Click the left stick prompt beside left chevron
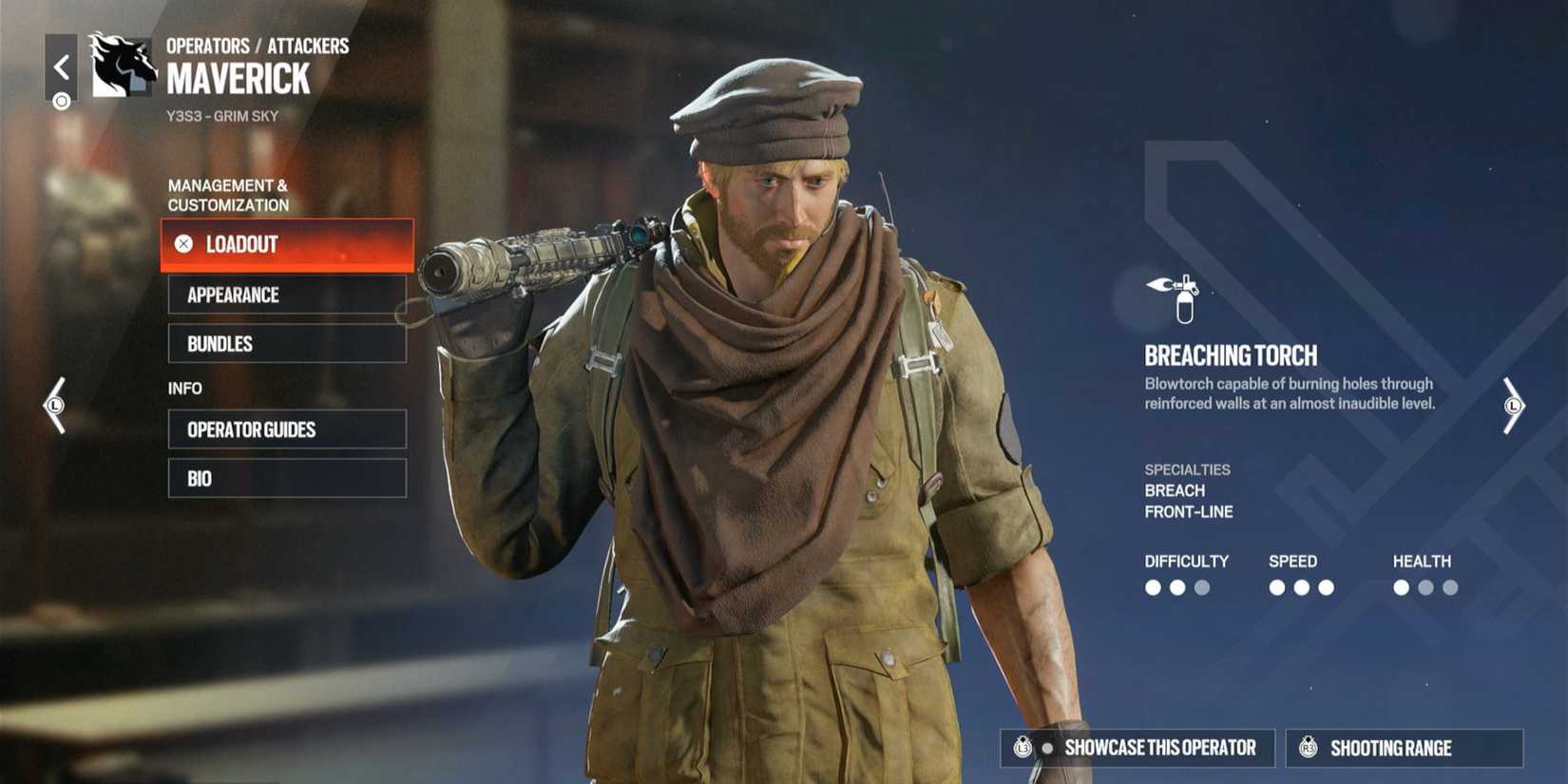Viewport: 1568px width, 784px height. point(54,403)
